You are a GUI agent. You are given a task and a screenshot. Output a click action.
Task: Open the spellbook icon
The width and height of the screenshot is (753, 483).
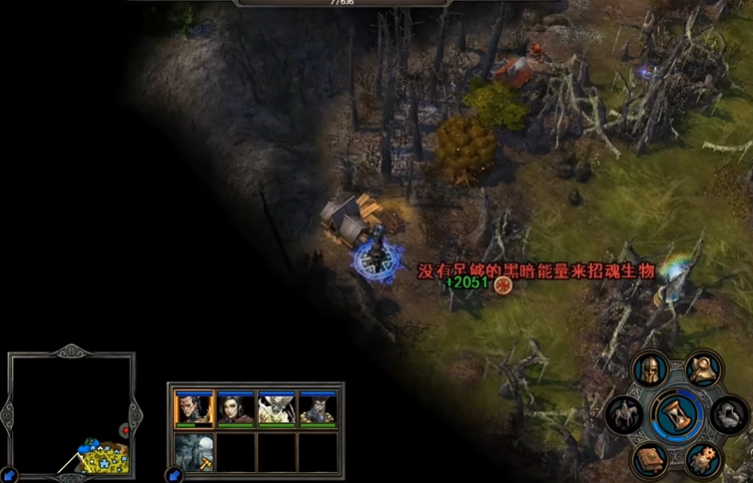(650, 459)
